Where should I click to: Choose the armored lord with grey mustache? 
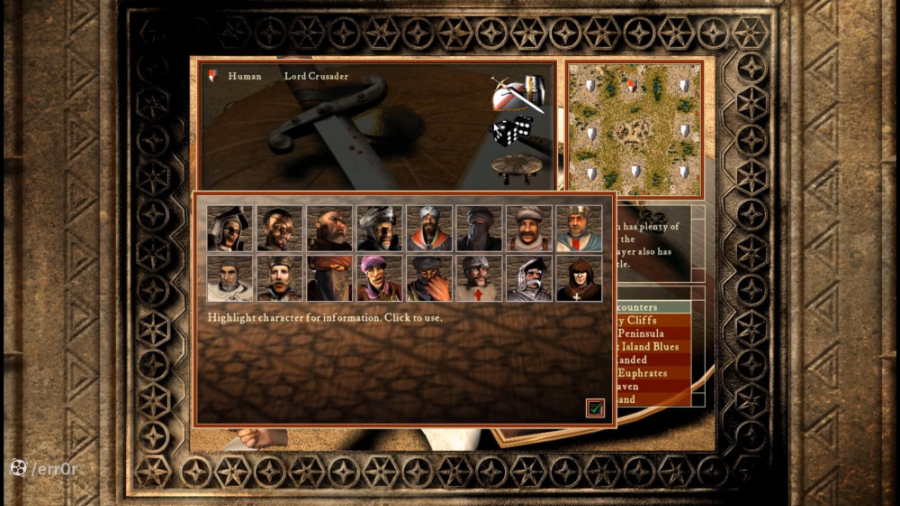pos(530,278)
